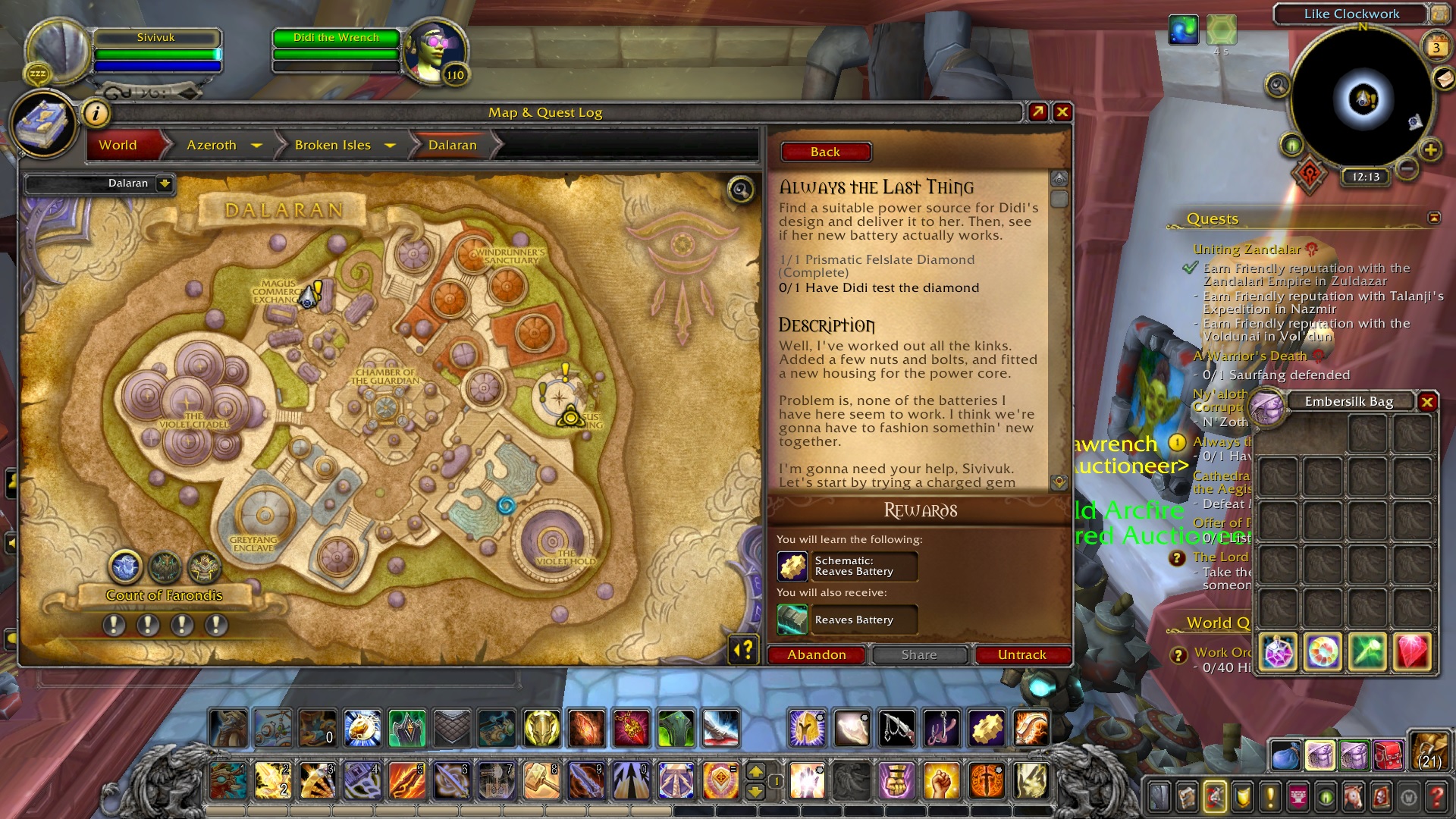
Task: Abandon the Always the Last Thing quest
Action: pos(816,654)
